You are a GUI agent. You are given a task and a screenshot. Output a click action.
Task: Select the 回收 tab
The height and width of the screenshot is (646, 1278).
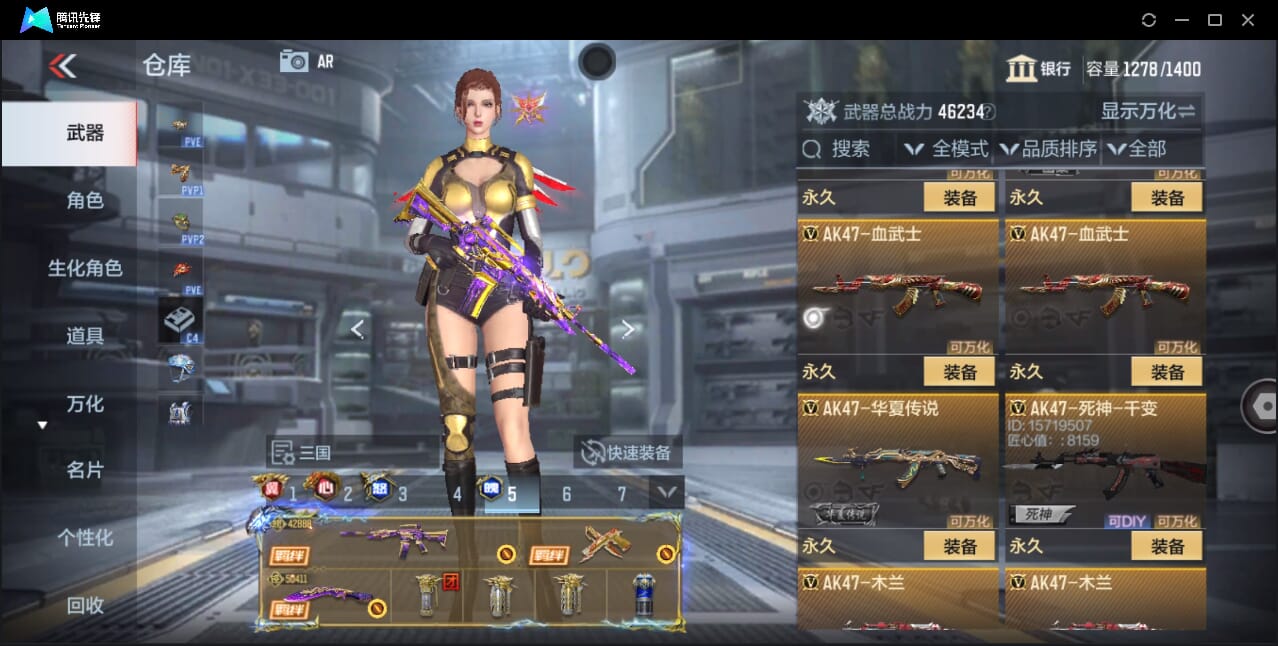click(x=85, y=605)
